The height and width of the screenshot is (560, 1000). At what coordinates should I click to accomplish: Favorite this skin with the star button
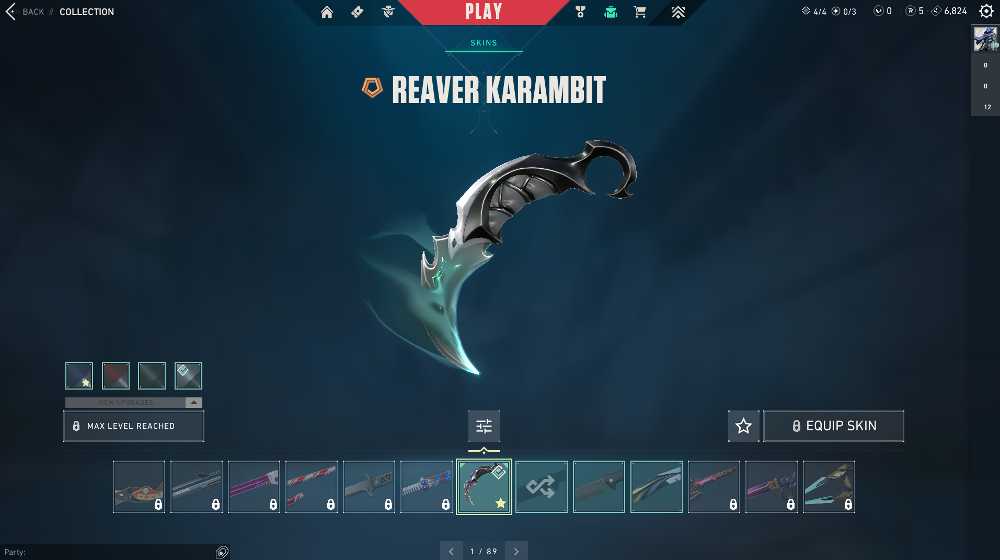pyautogui.click(x=743, y=426)
